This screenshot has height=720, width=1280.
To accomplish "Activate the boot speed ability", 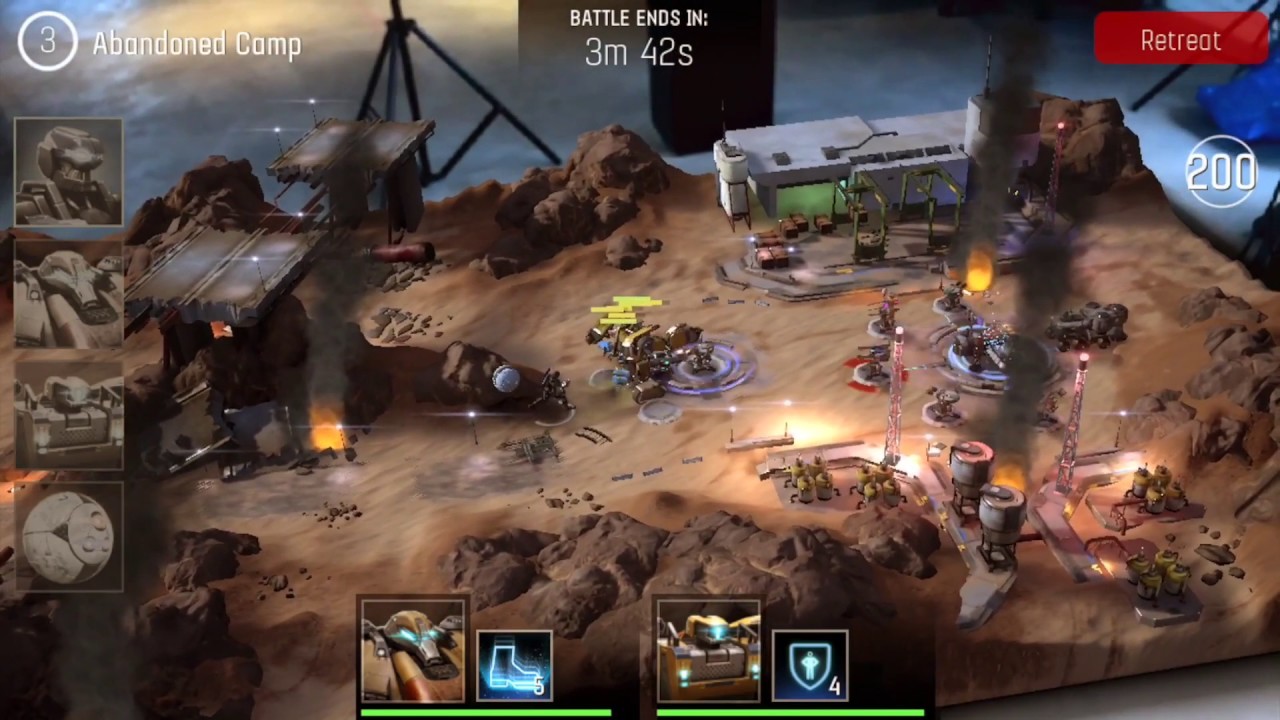I will click(515, 665).
